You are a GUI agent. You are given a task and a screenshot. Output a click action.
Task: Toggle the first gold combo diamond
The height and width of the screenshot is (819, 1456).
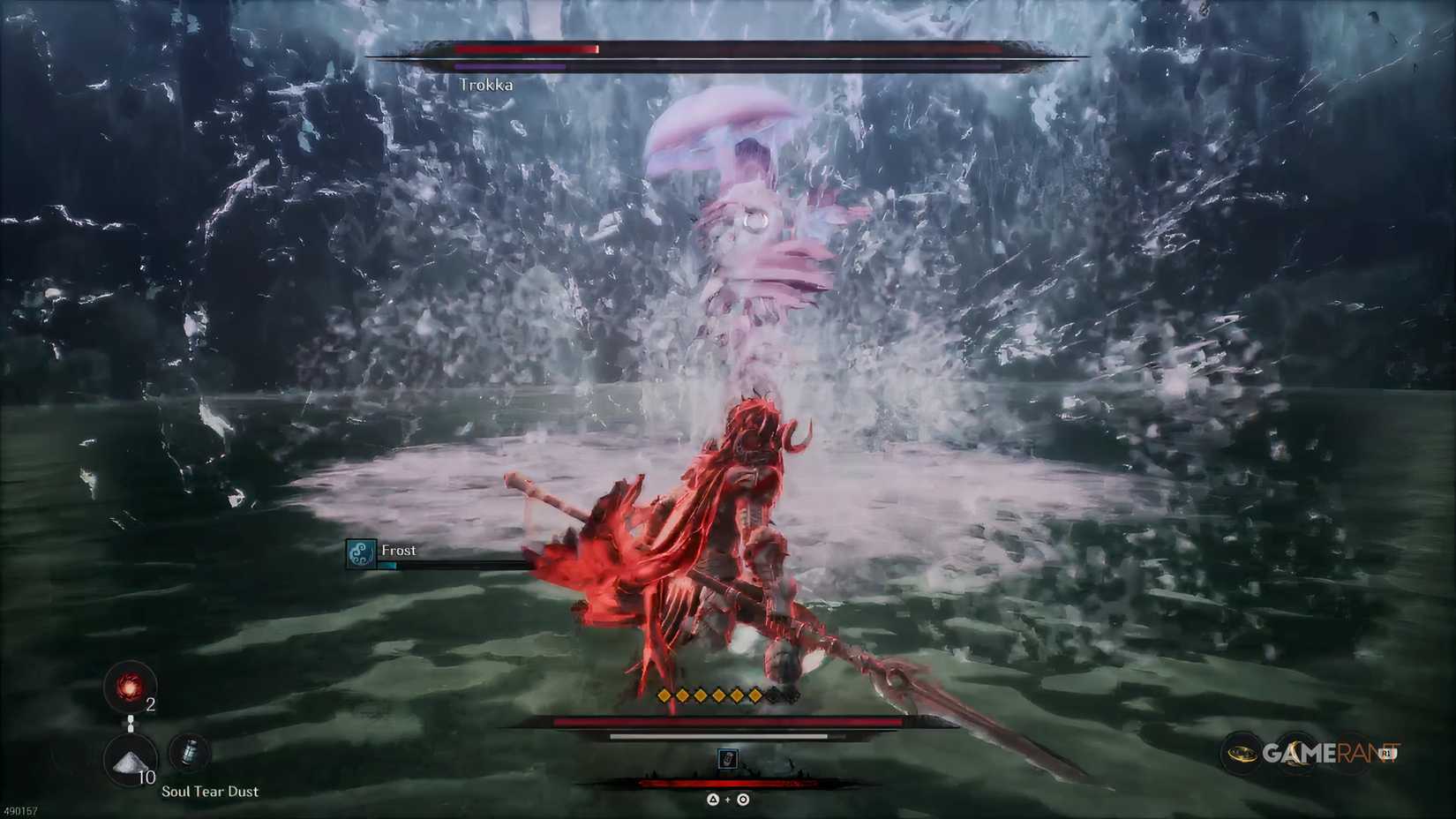coord(664,696)
